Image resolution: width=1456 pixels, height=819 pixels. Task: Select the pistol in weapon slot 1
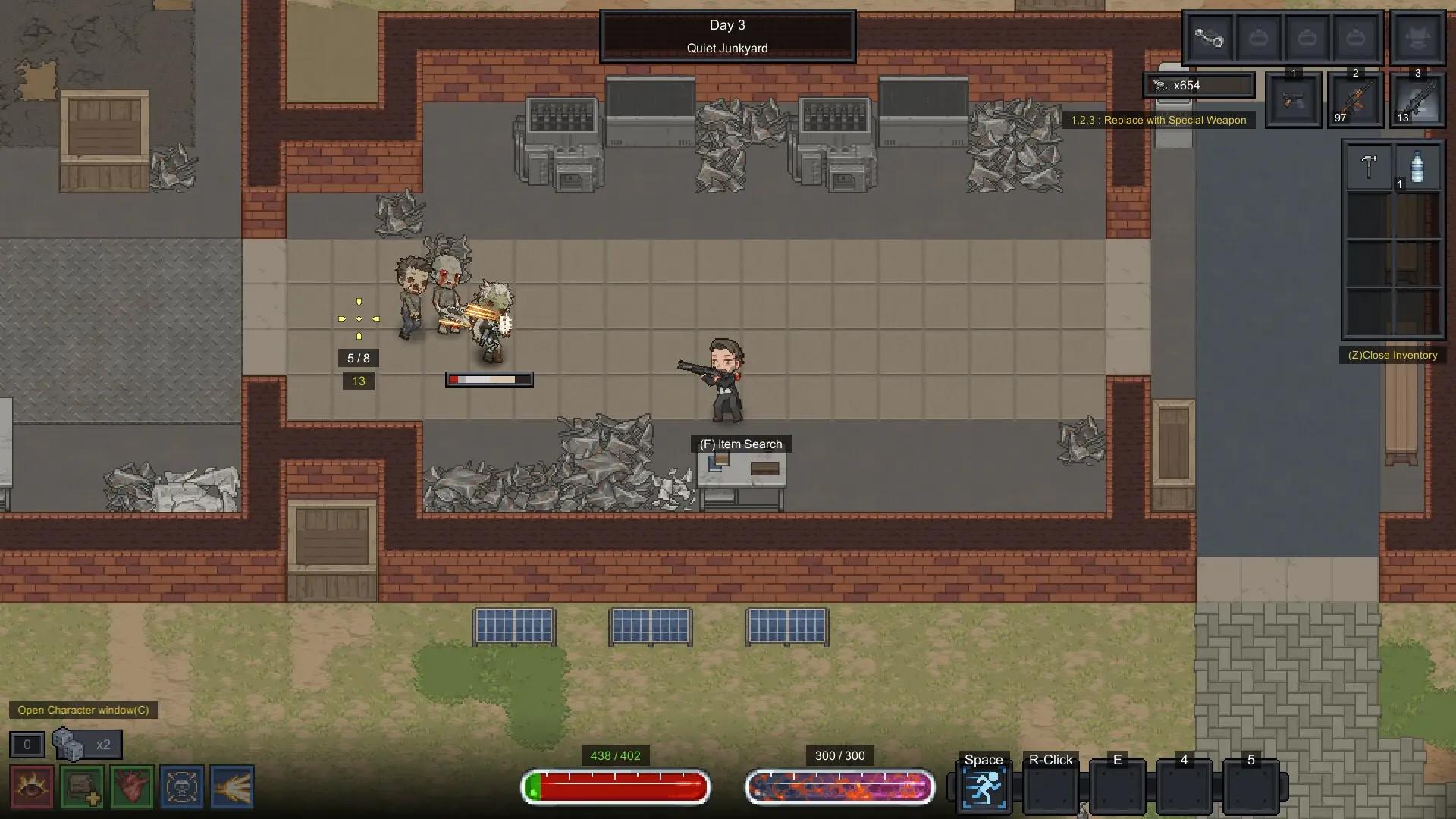(x=1293, y=101)
